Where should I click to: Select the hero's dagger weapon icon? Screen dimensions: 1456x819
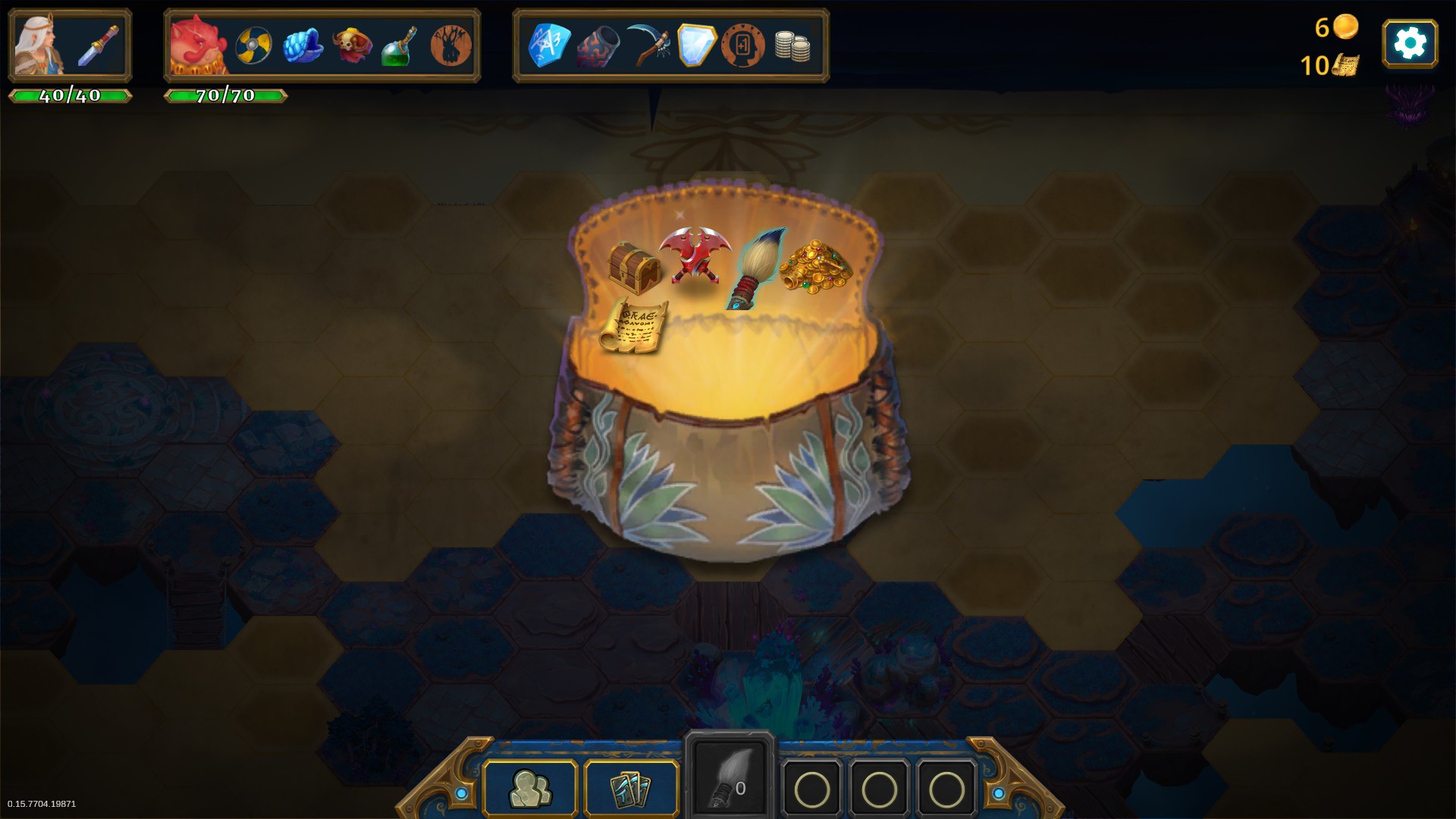[x=99, y=45]
